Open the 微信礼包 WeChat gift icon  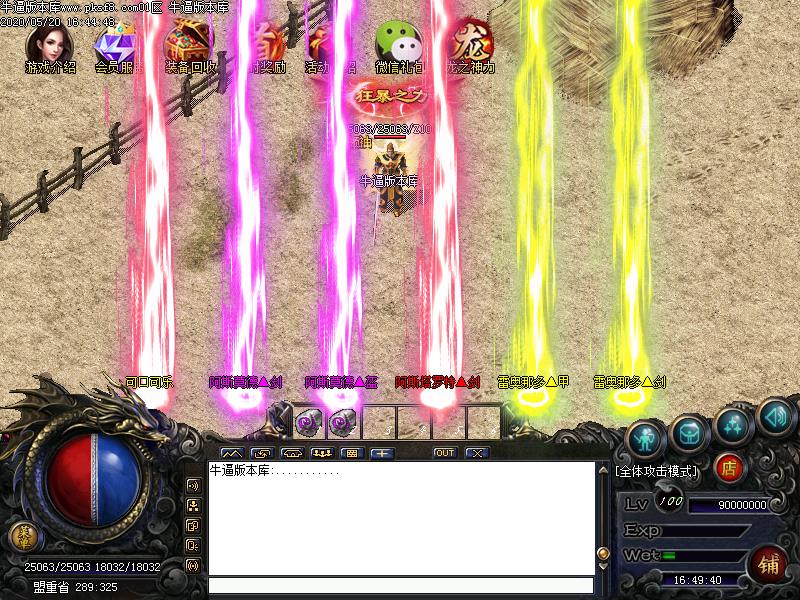(398, 43)
